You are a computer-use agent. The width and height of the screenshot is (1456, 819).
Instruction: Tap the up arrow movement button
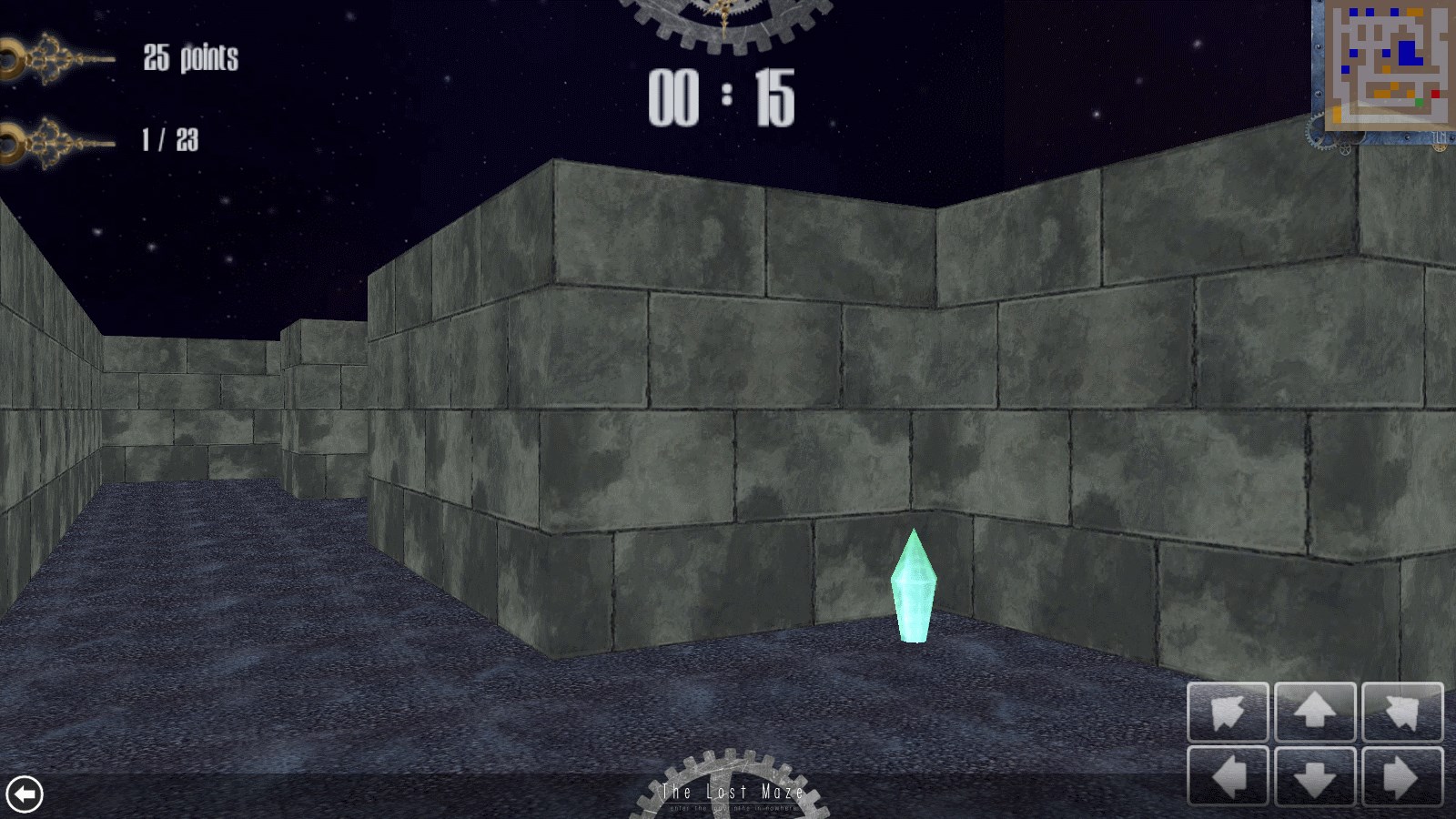1315,712
